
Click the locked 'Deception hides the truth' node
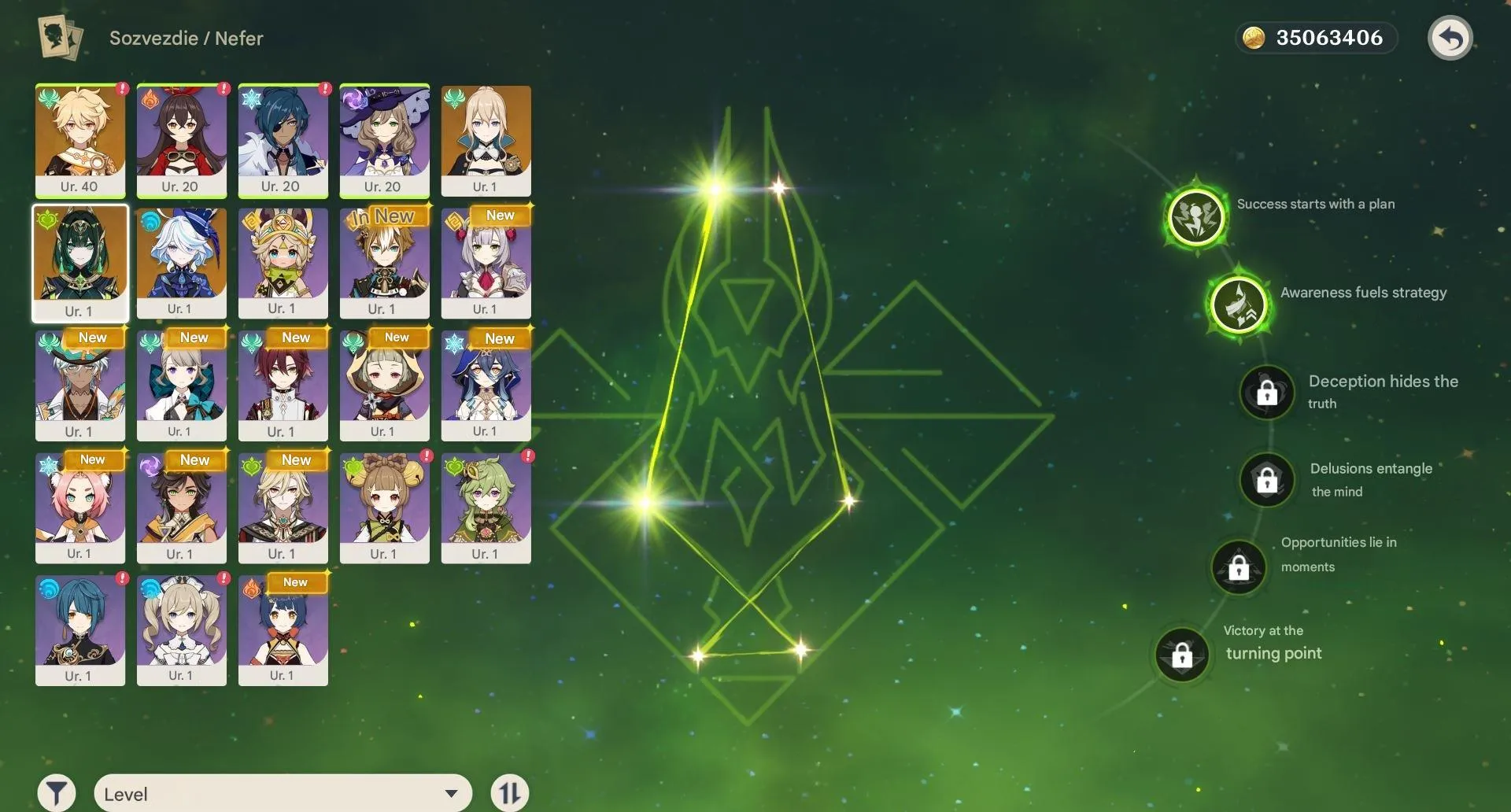1267,393
